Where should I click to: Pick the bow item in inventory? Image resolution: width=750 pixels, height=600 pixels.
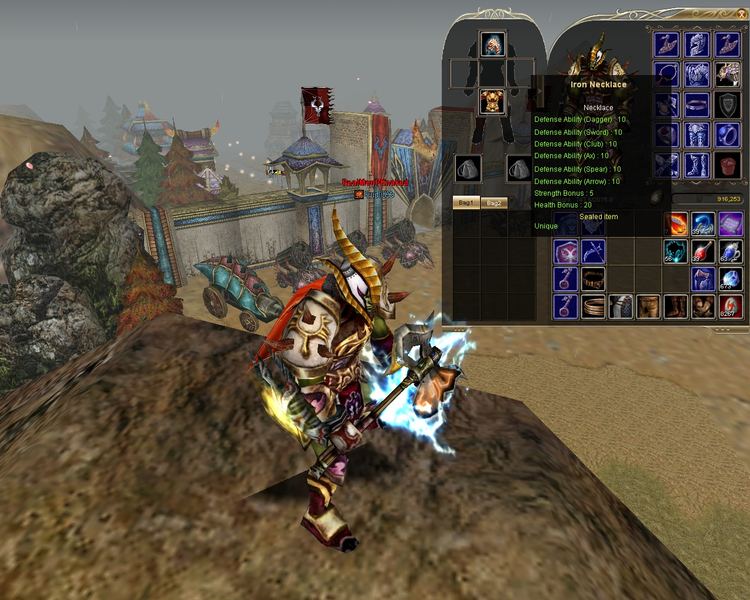pos(593,252)
